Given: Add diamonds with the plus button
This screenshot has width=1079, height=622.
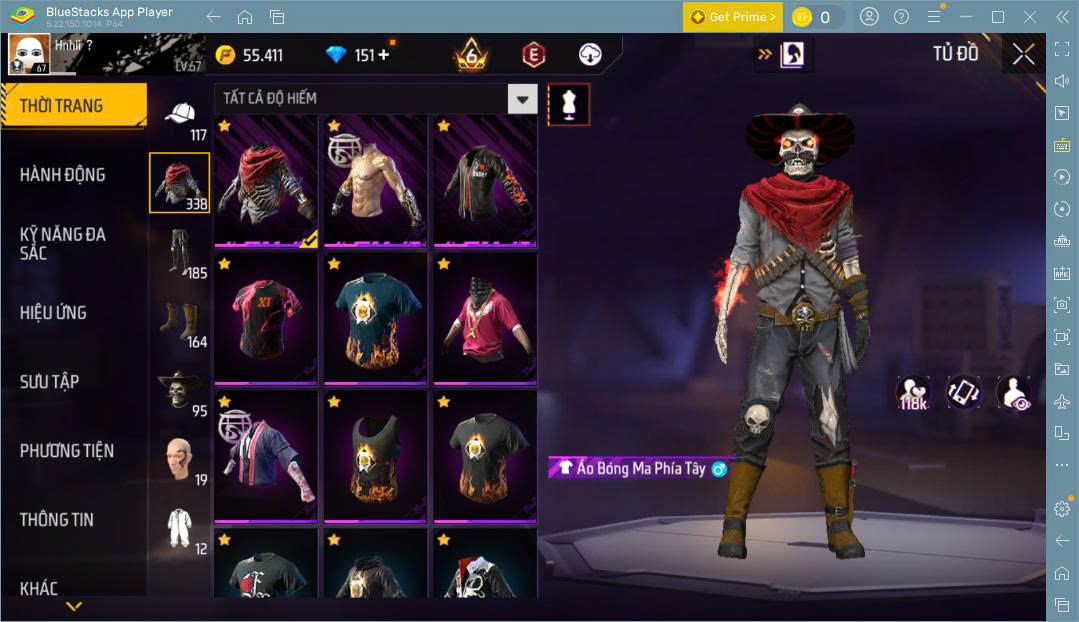Looking at the screenshot, I should (383, 55).
